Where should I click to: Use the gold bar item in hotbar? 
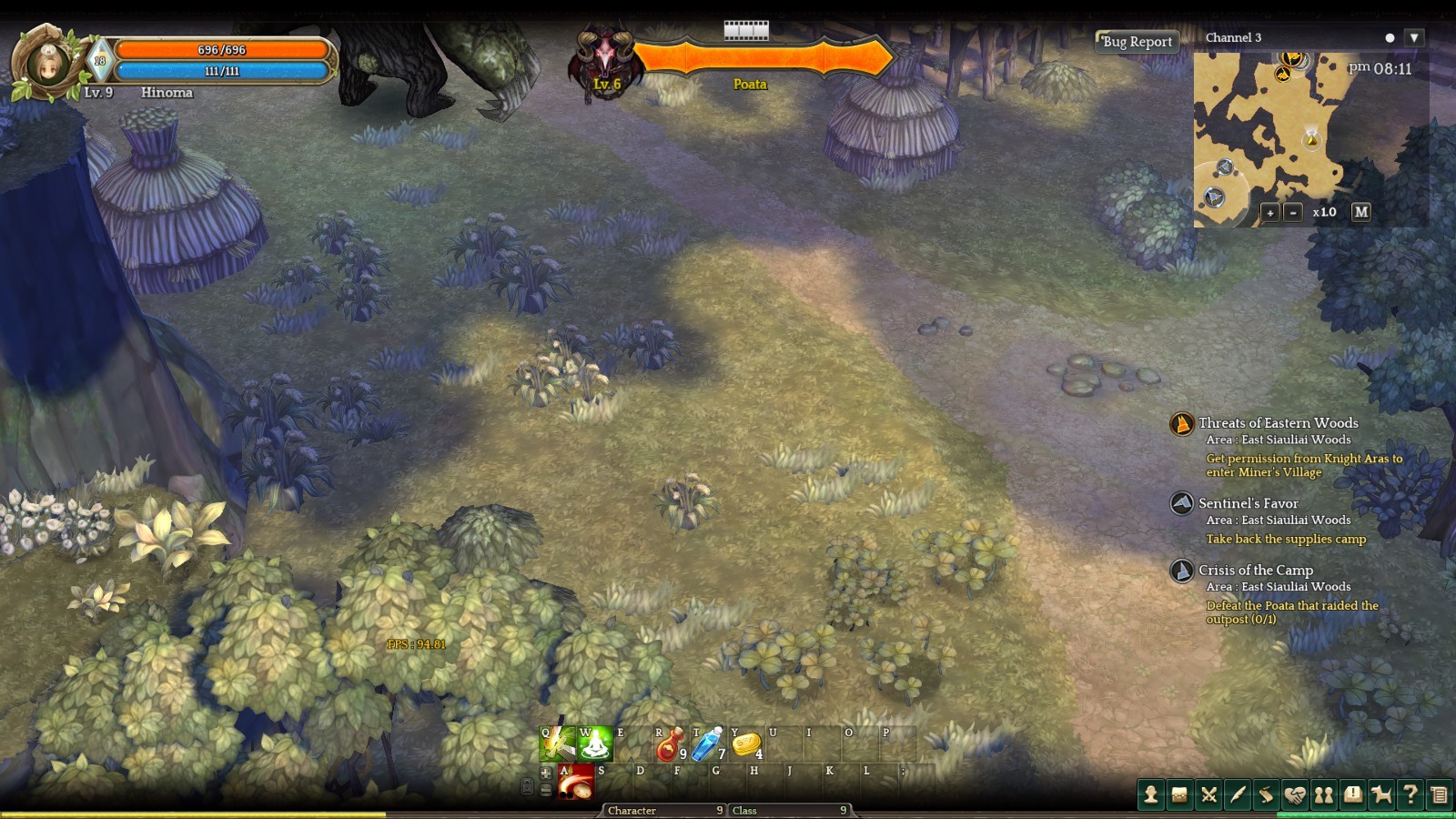pos(746,744)
